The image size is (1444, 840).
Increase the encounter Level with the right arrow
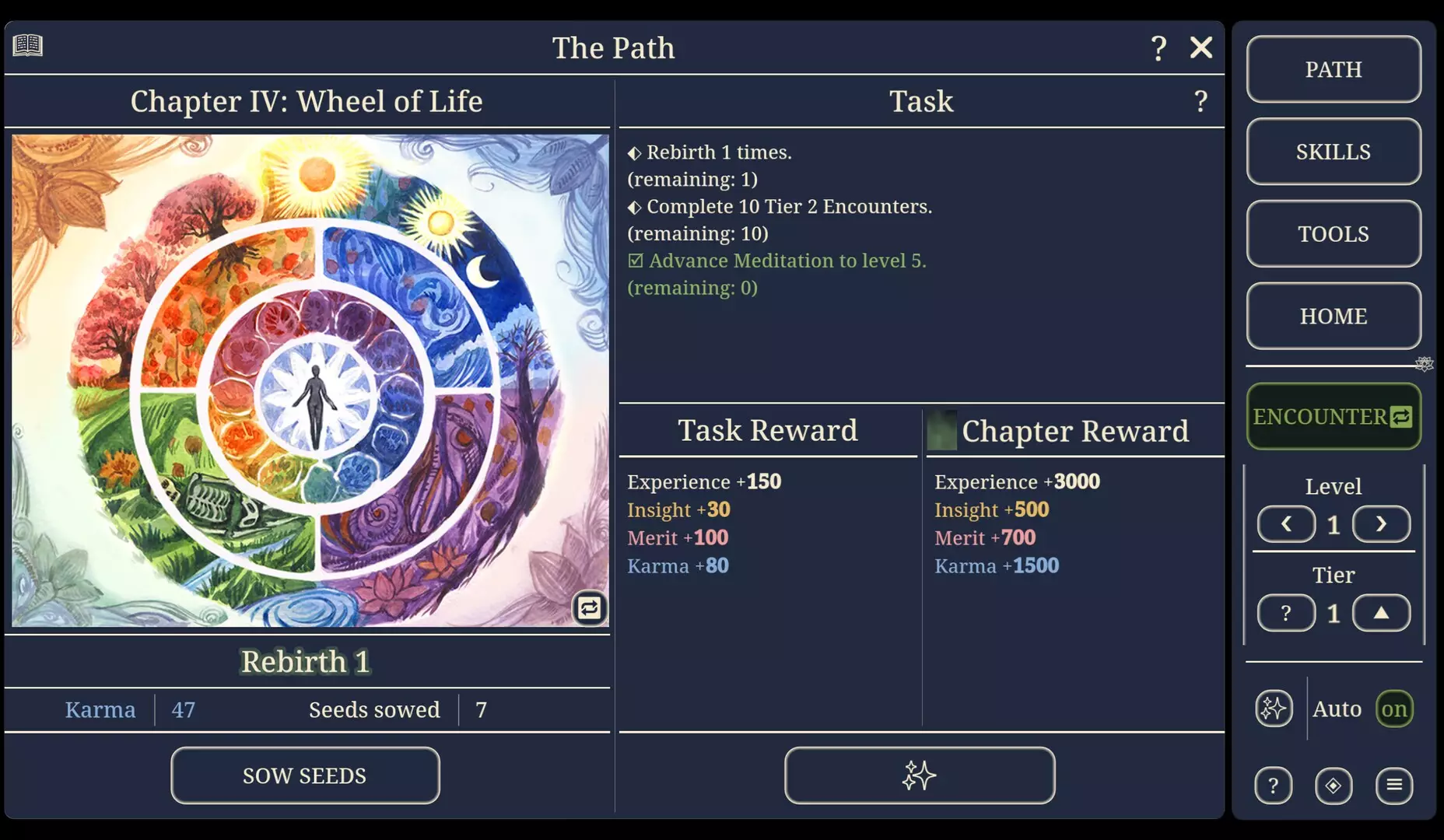coord(1381,524)
